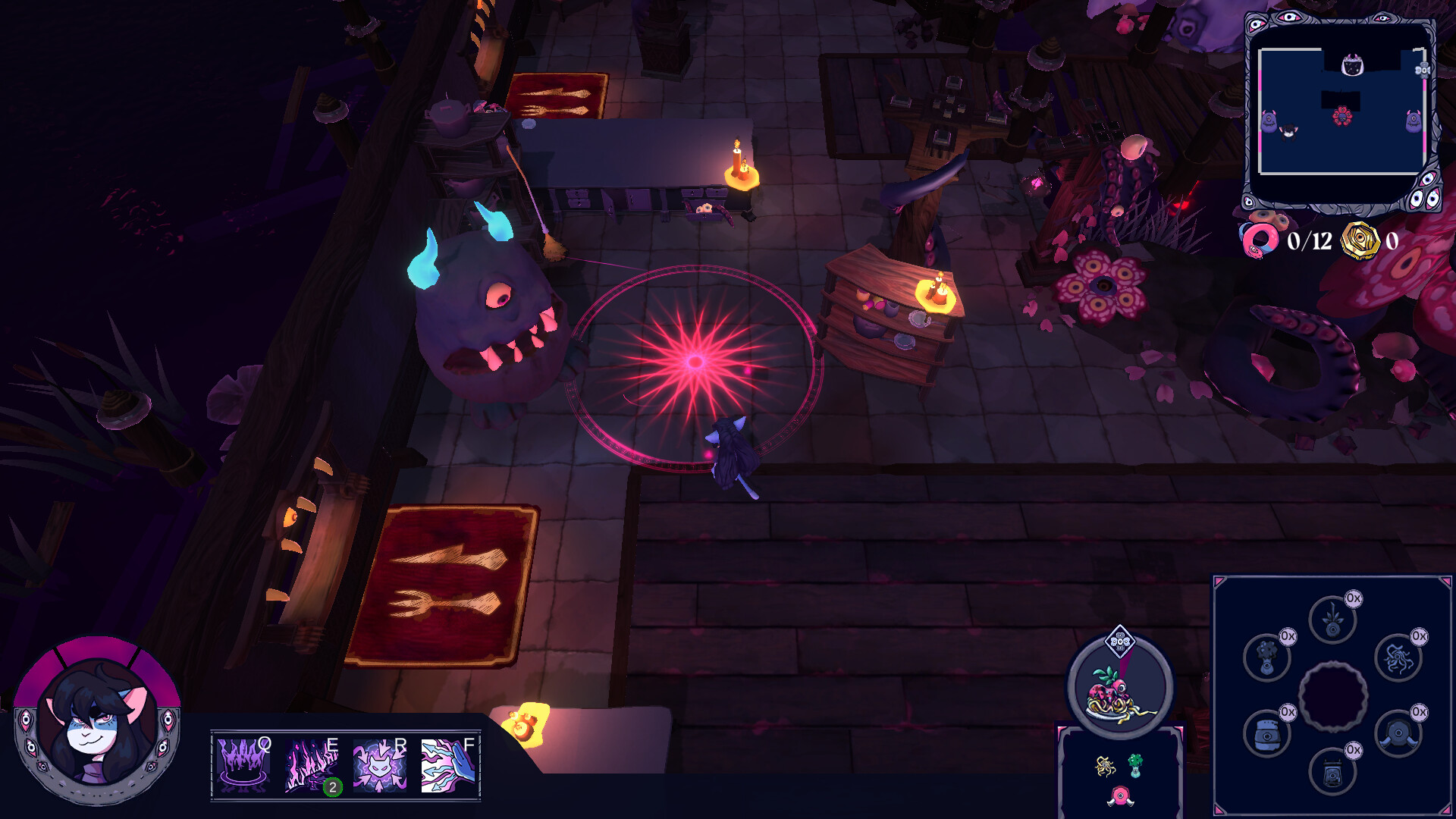Pick the pink horned ingredient in recipe
The image size is (1456, 819).
[x=1120, y=796]
